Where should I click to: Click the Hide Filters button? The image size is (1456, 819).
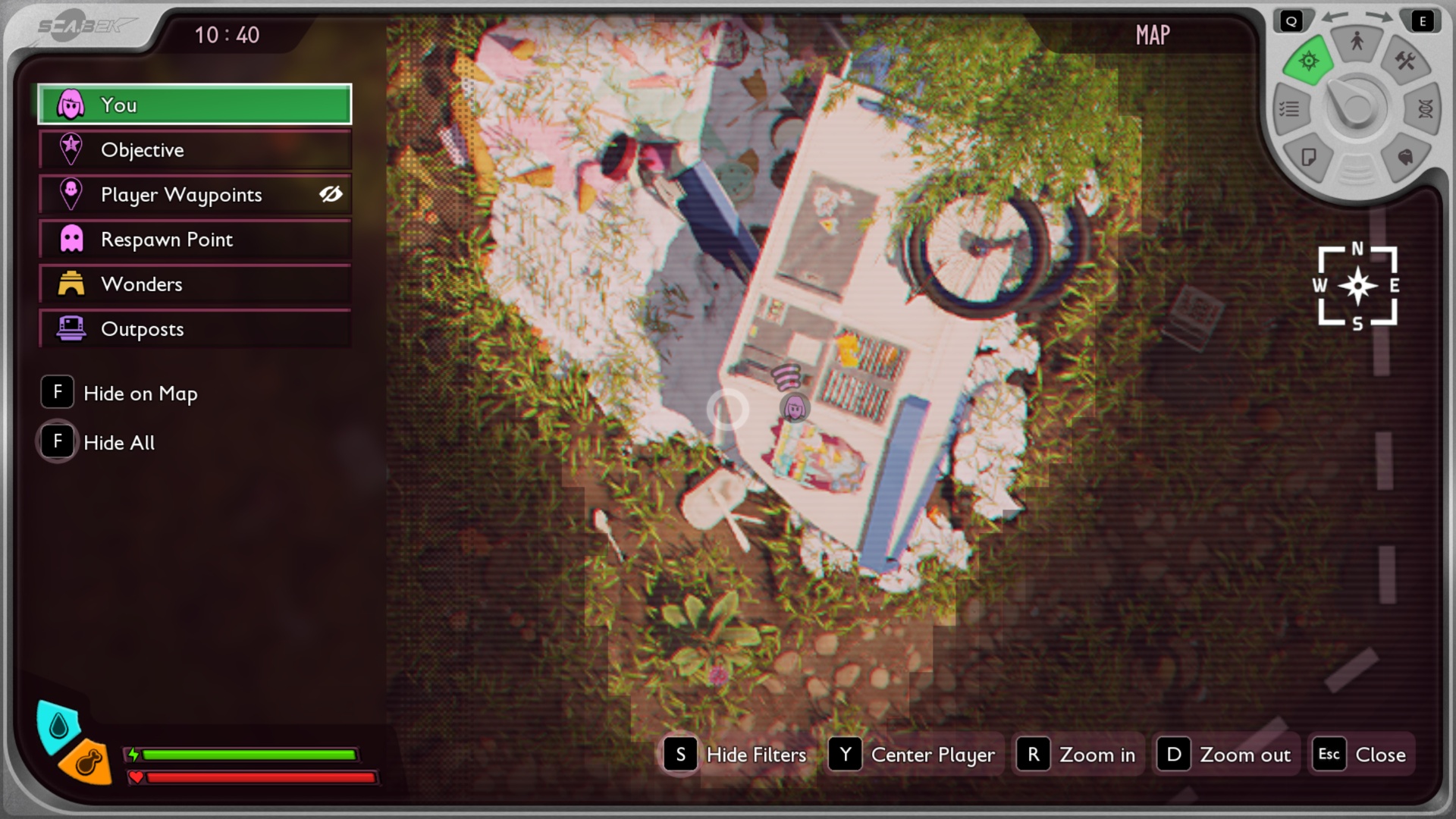click(736, 755)
